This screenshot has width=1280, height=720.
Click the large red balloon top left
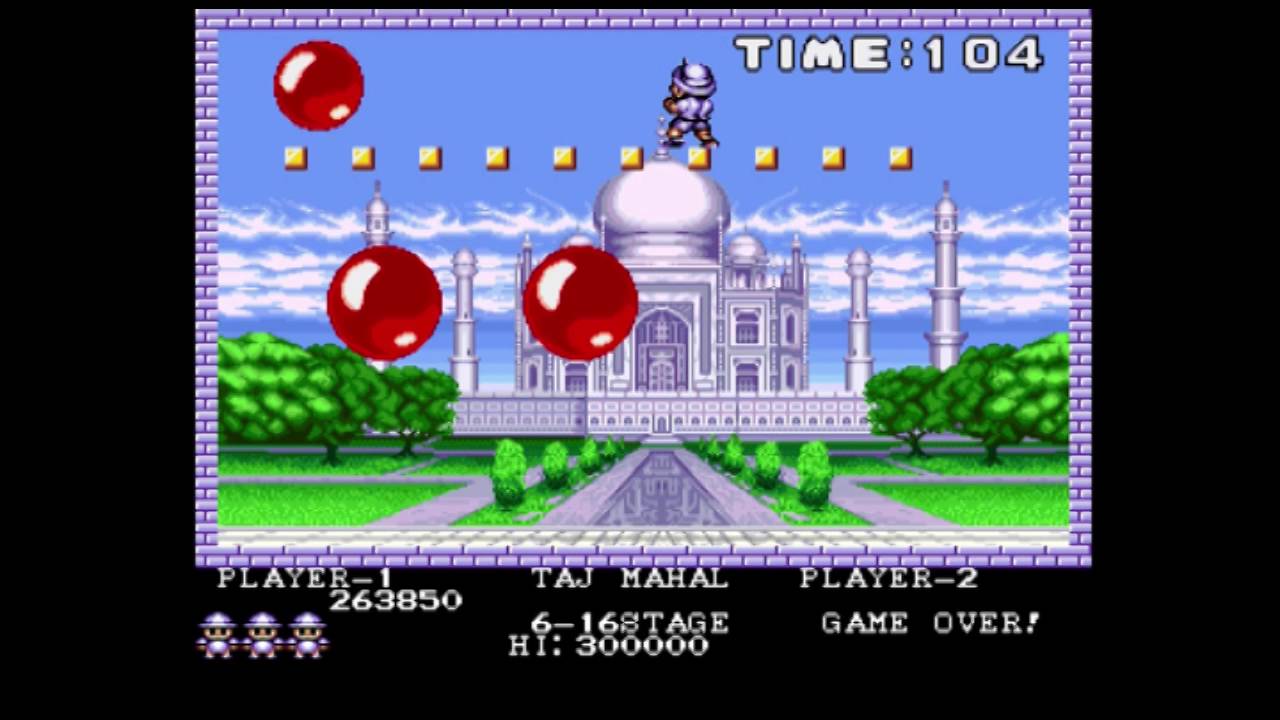point(318,88)
